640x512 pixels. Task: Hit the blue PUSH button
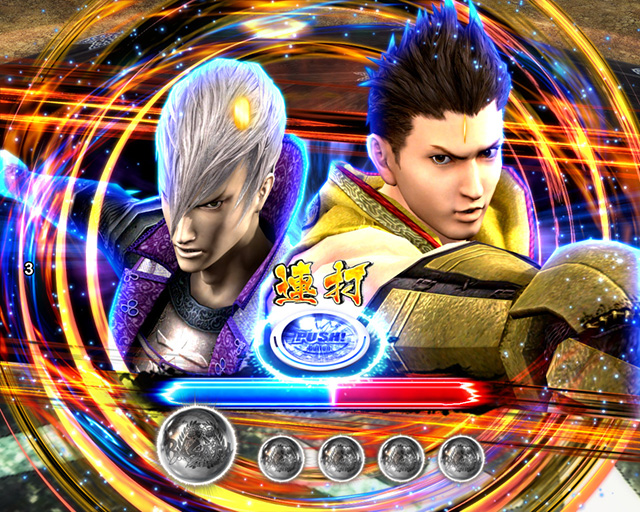pos(318,338)
